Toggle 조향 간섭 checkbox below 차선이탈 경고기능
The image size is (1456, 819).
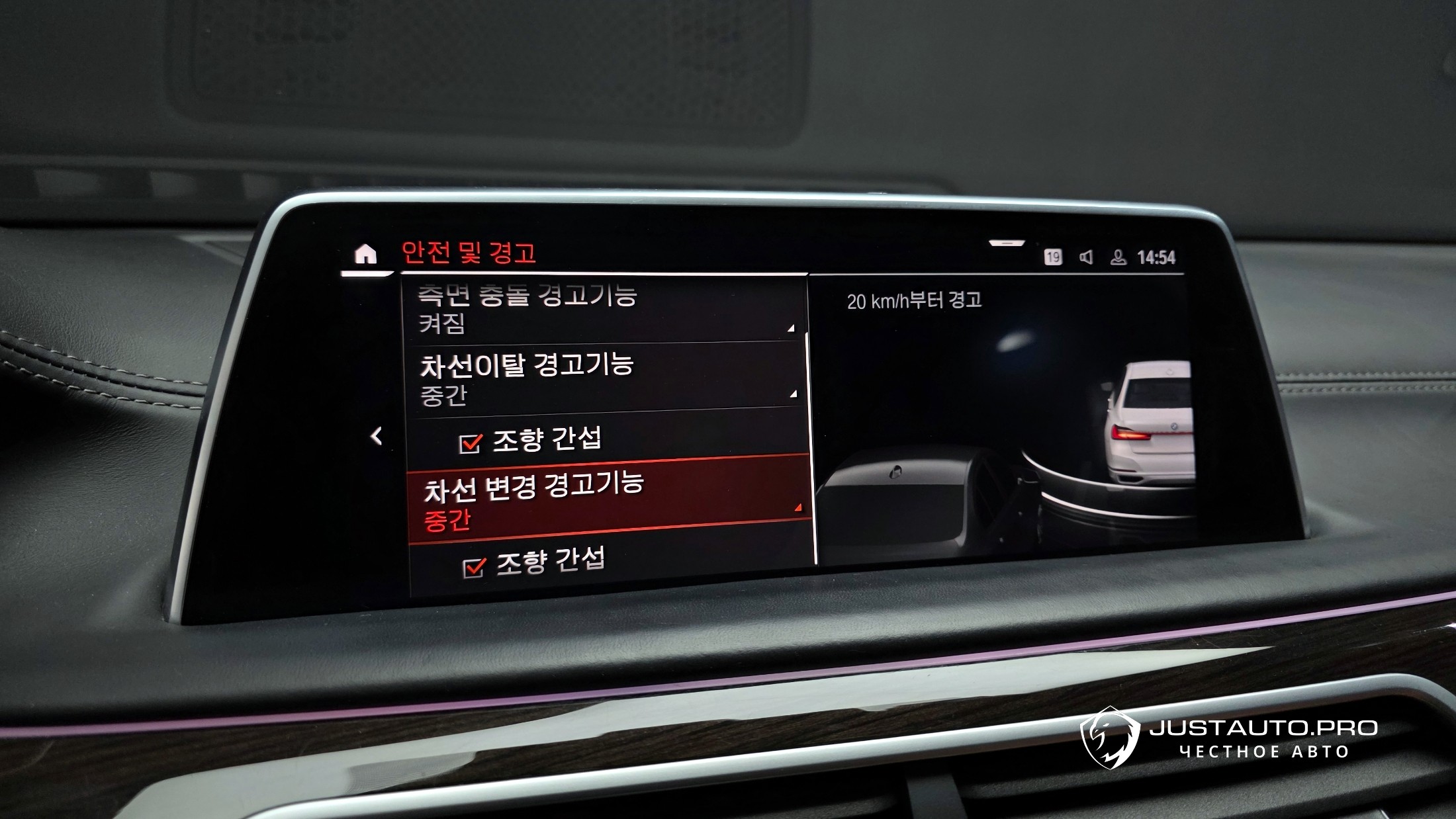(x=470, y=443)
